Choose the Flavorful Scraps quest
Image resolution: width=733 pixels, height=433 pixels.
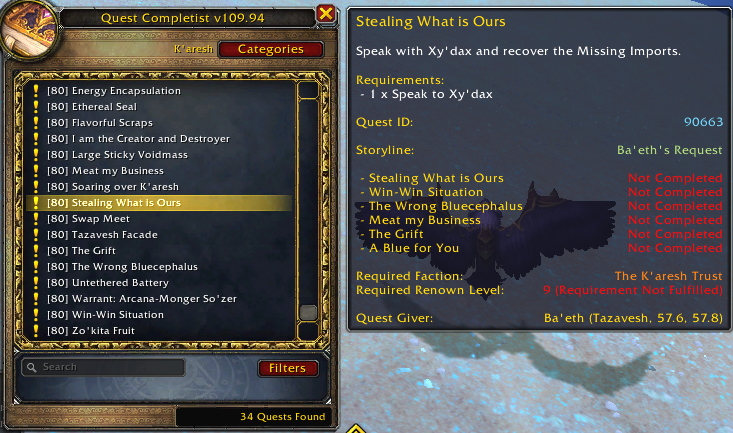tap(112, 123)
